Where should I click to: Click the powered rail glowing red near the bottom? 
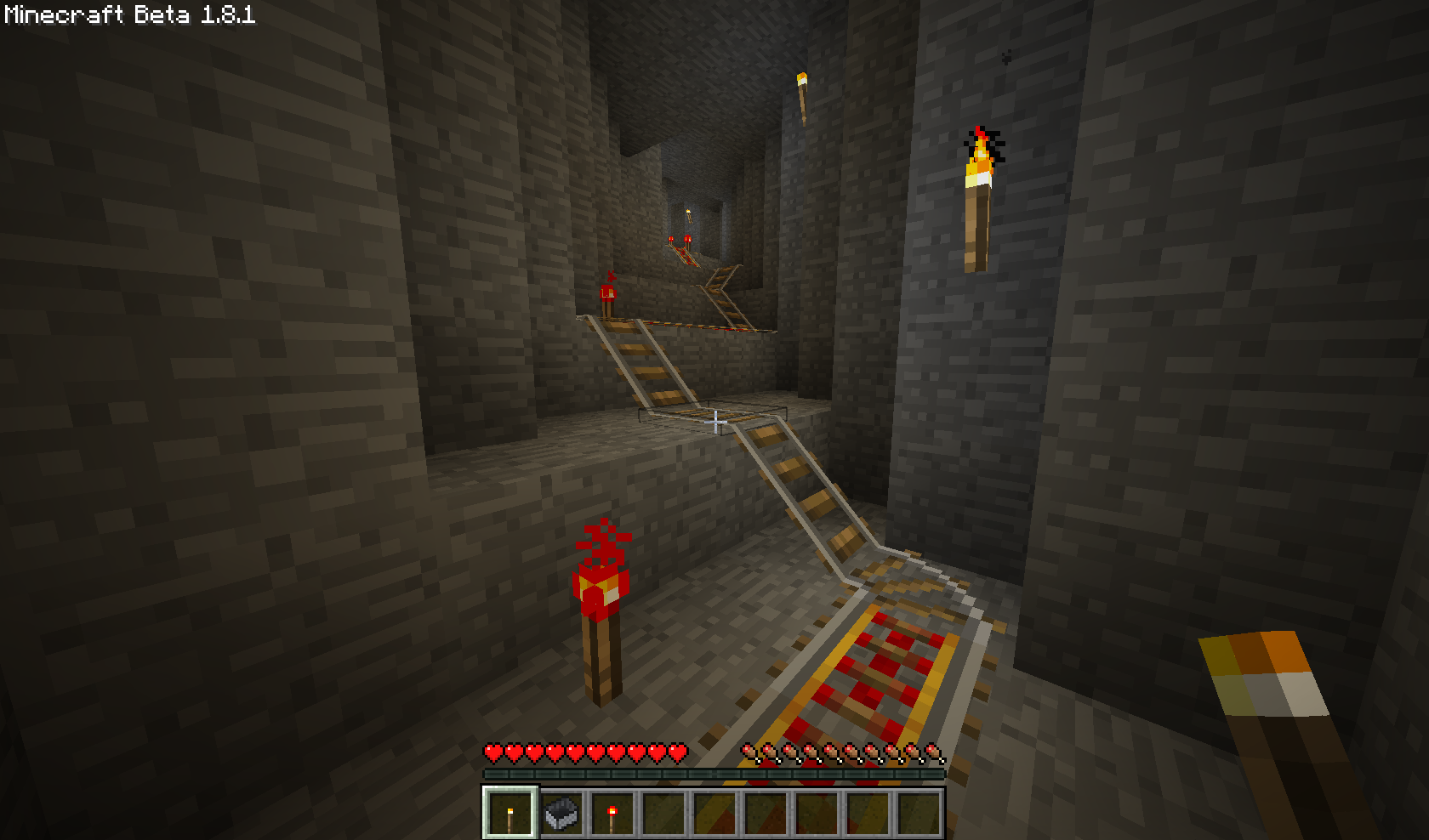pos(876,672)
